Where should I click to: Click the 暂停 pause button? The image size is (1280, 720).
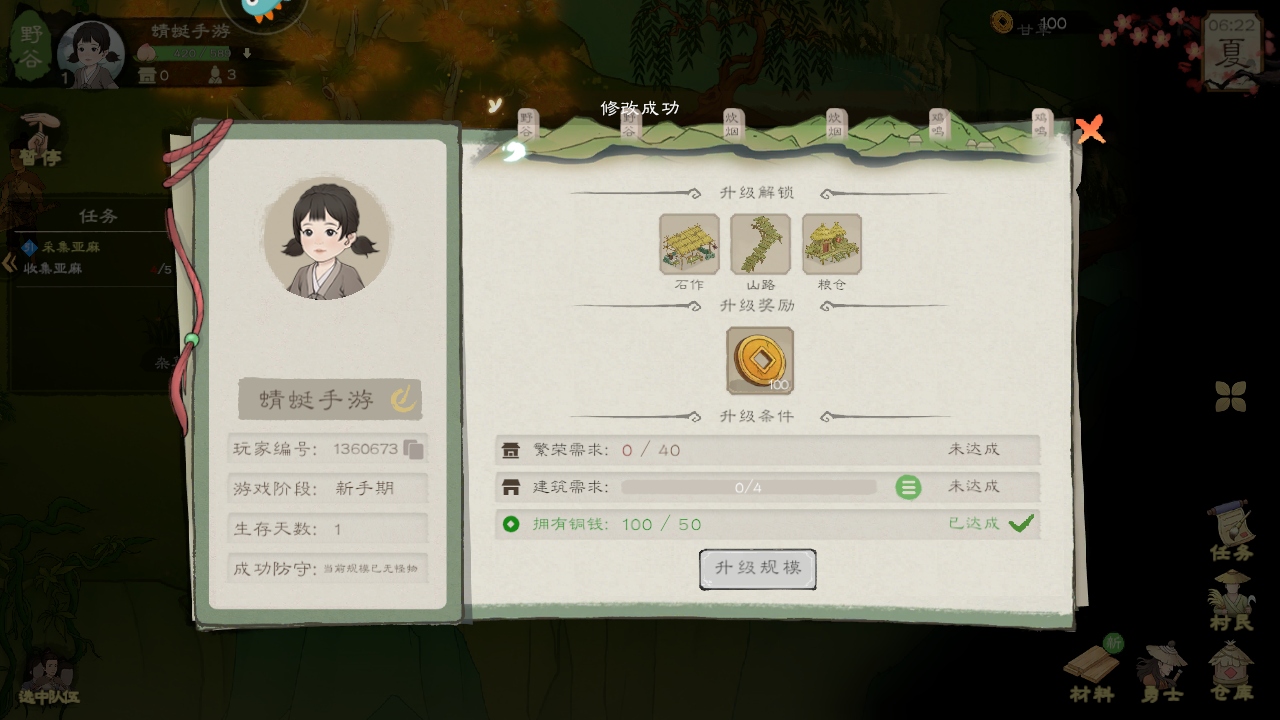coord(40,140)
